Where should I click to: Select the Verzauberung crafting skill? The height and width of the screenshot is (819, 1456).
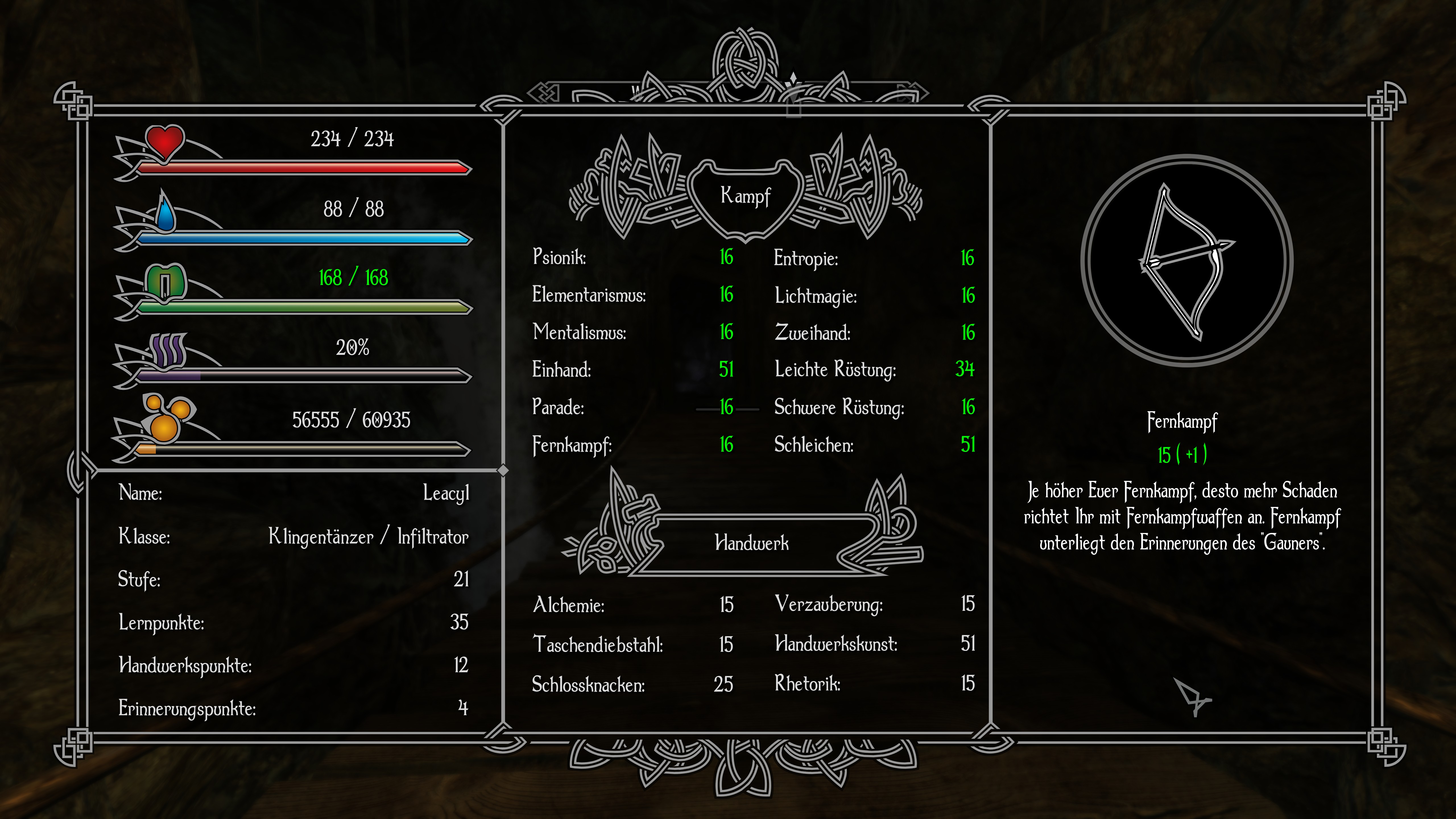pyautogui.click(x=874, y=604)
